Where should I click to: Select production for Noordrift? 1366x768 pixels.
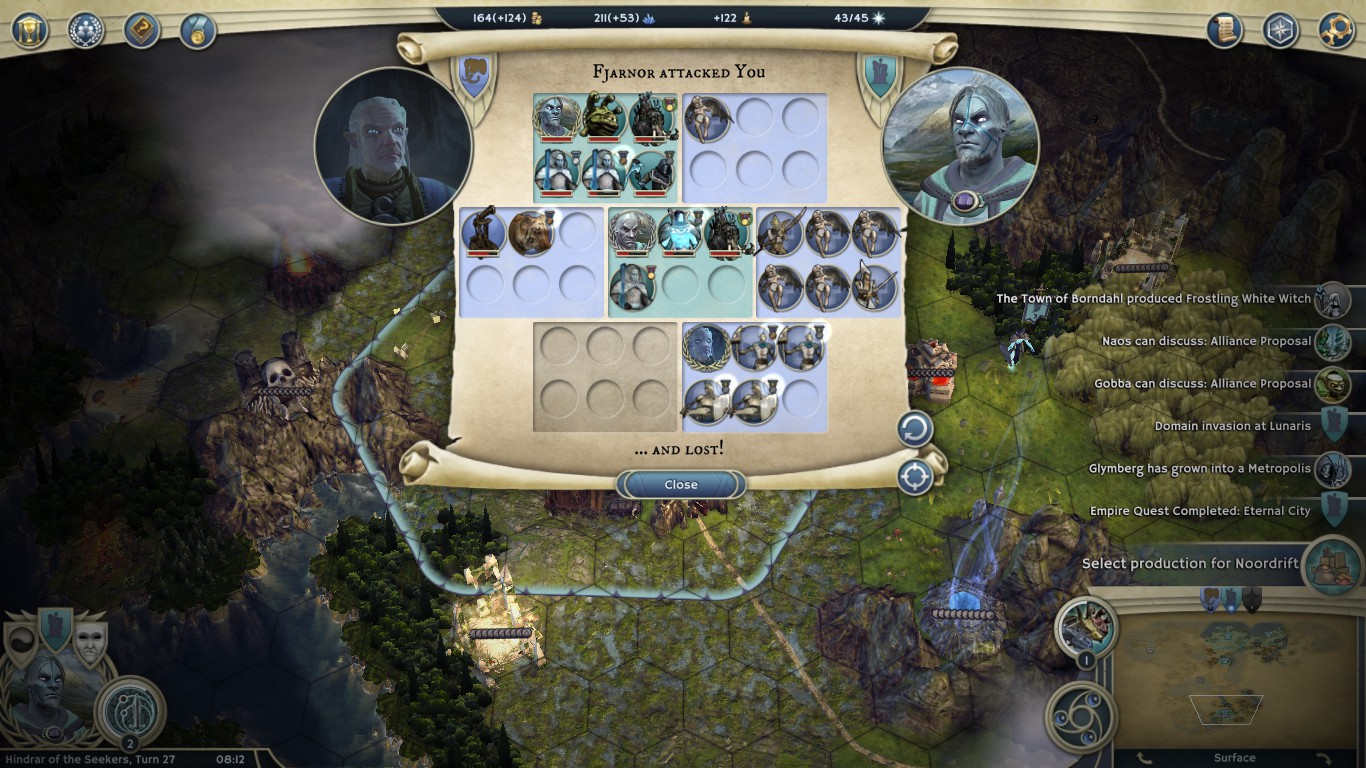[1333, 564]
